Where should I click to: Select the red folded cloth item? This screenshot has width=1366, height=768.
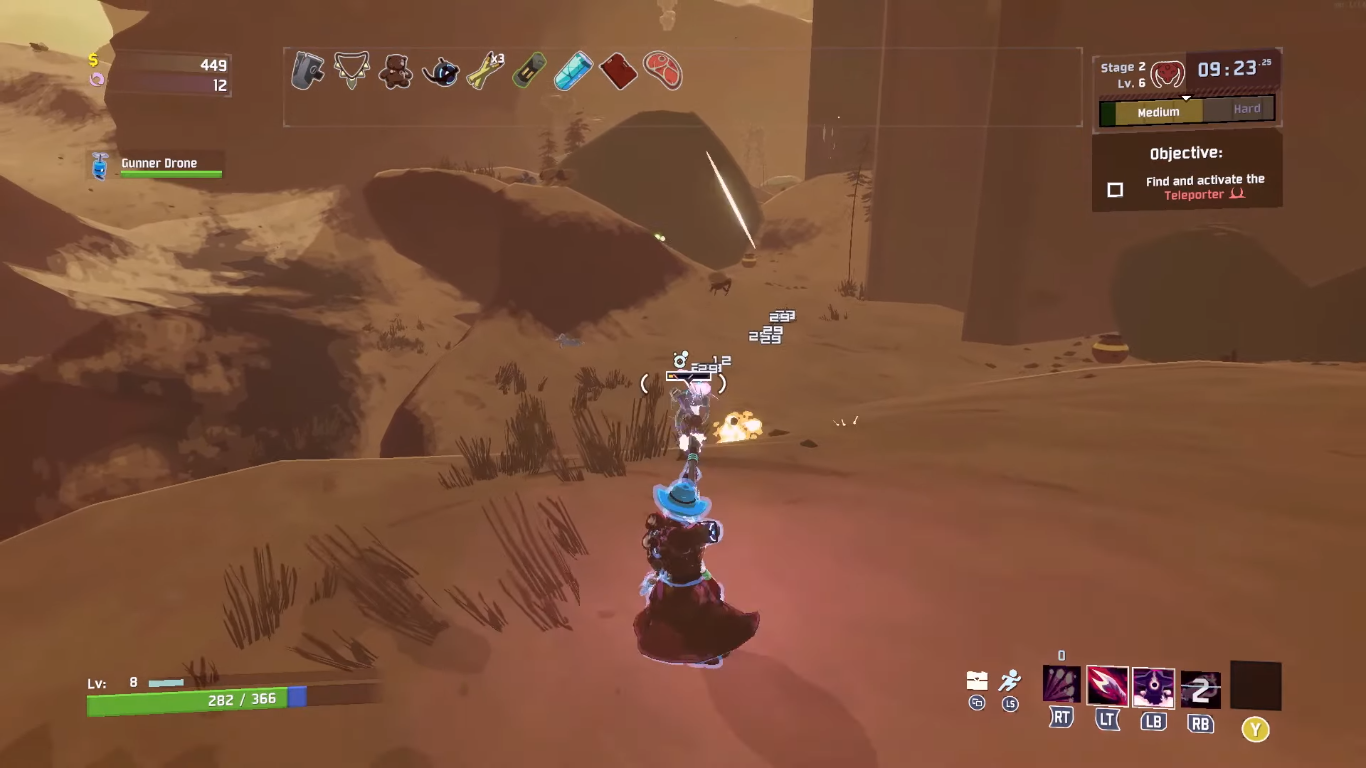pos(618,71)
